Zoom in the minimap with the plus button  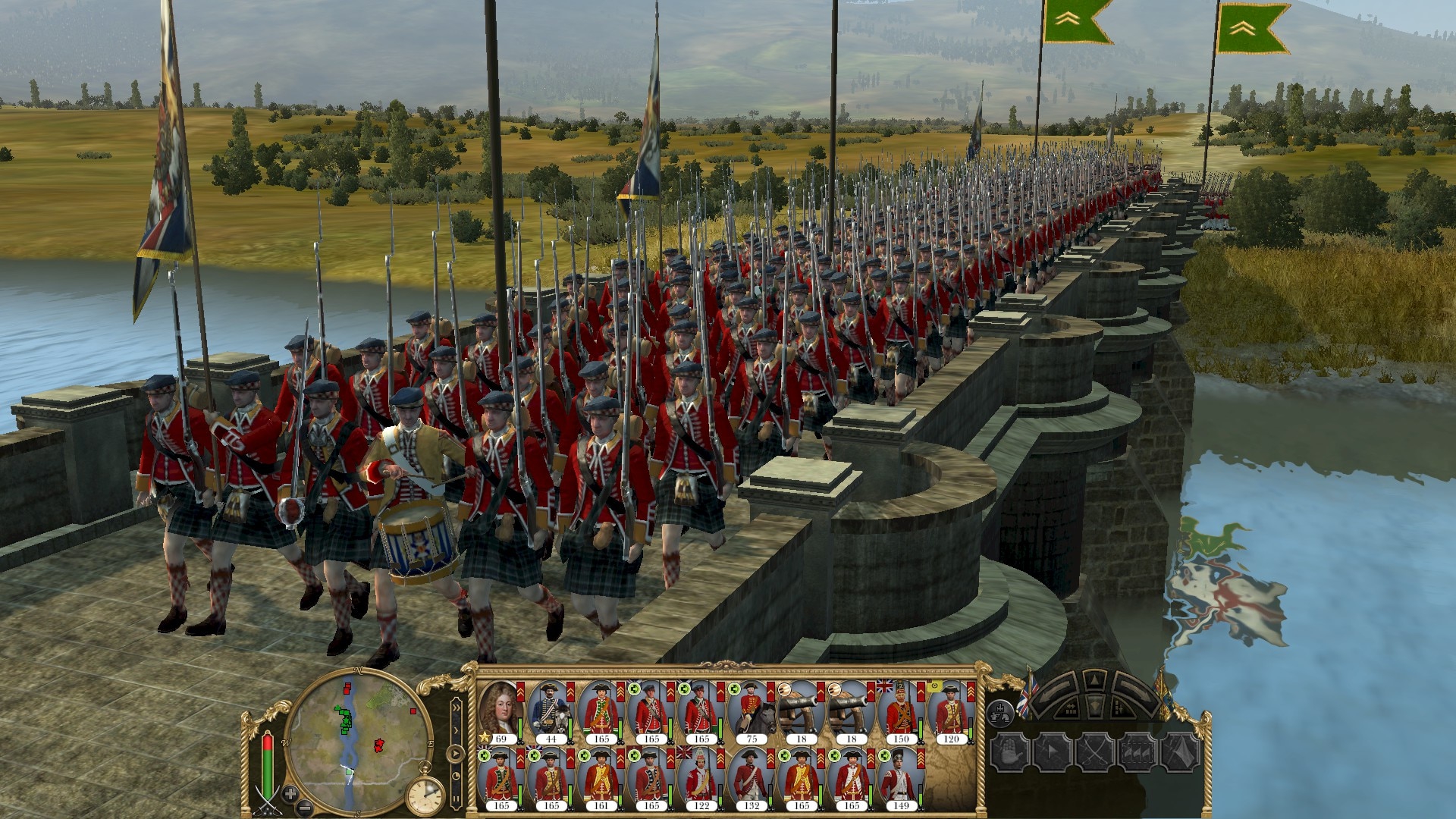click(x=290, y=793)
